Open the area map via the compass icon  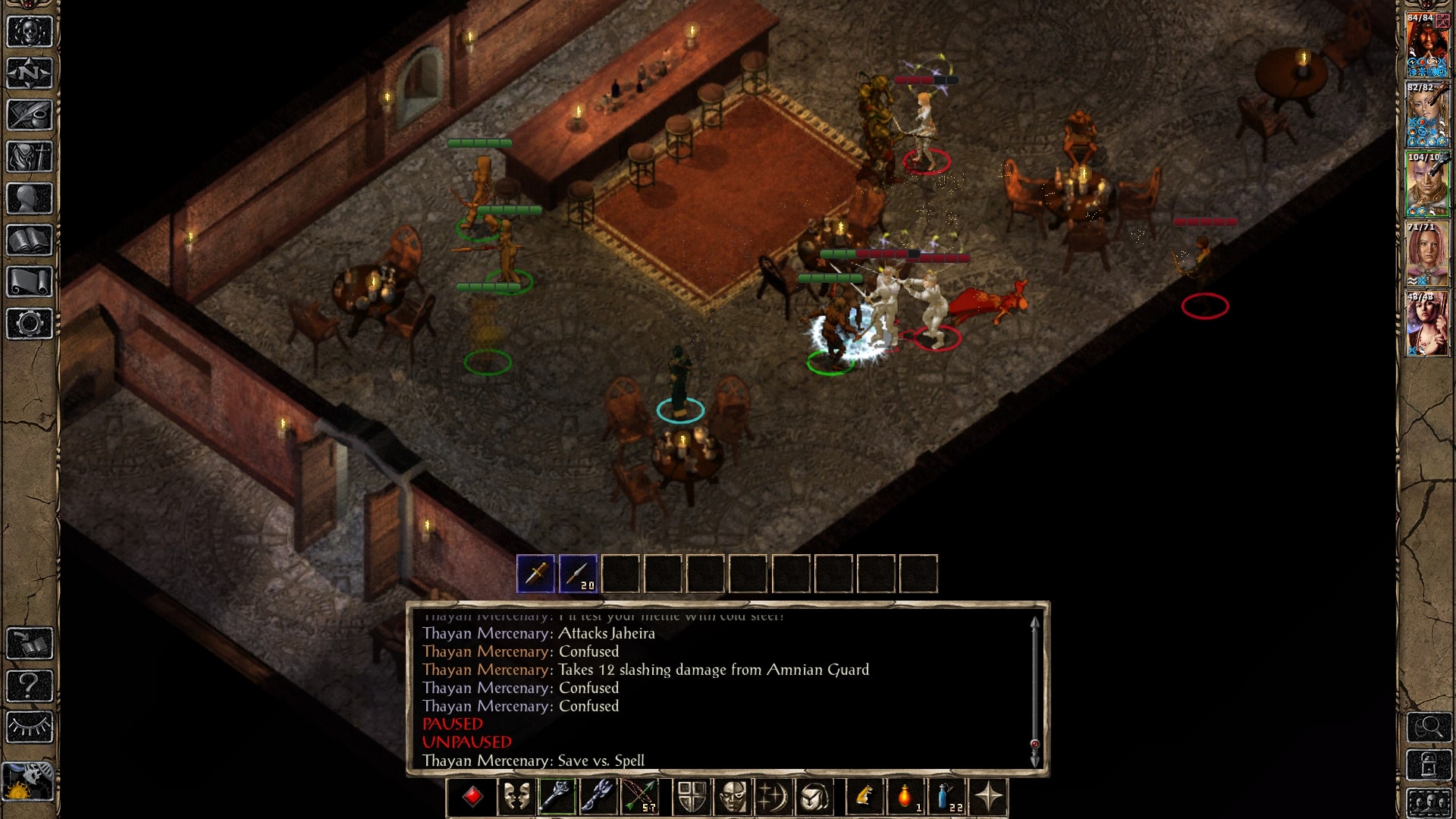[30, 73]
